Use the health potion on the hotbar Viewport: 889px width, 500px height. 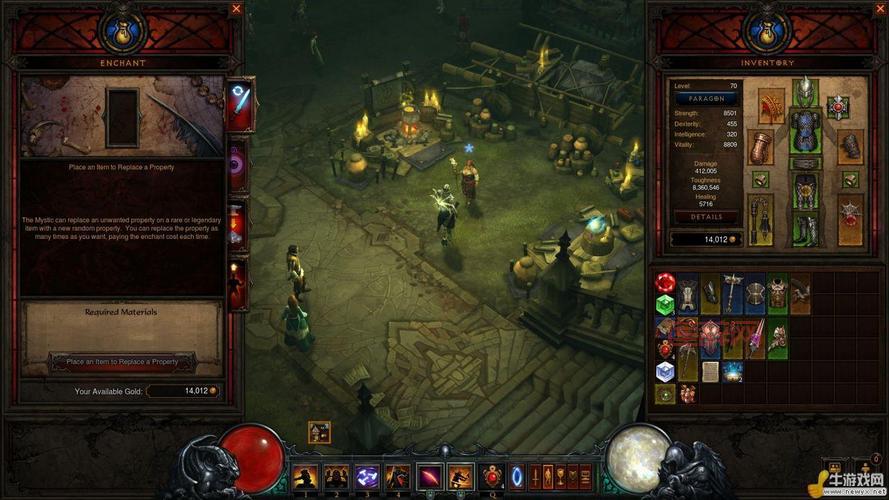click(x=492, y=477)
